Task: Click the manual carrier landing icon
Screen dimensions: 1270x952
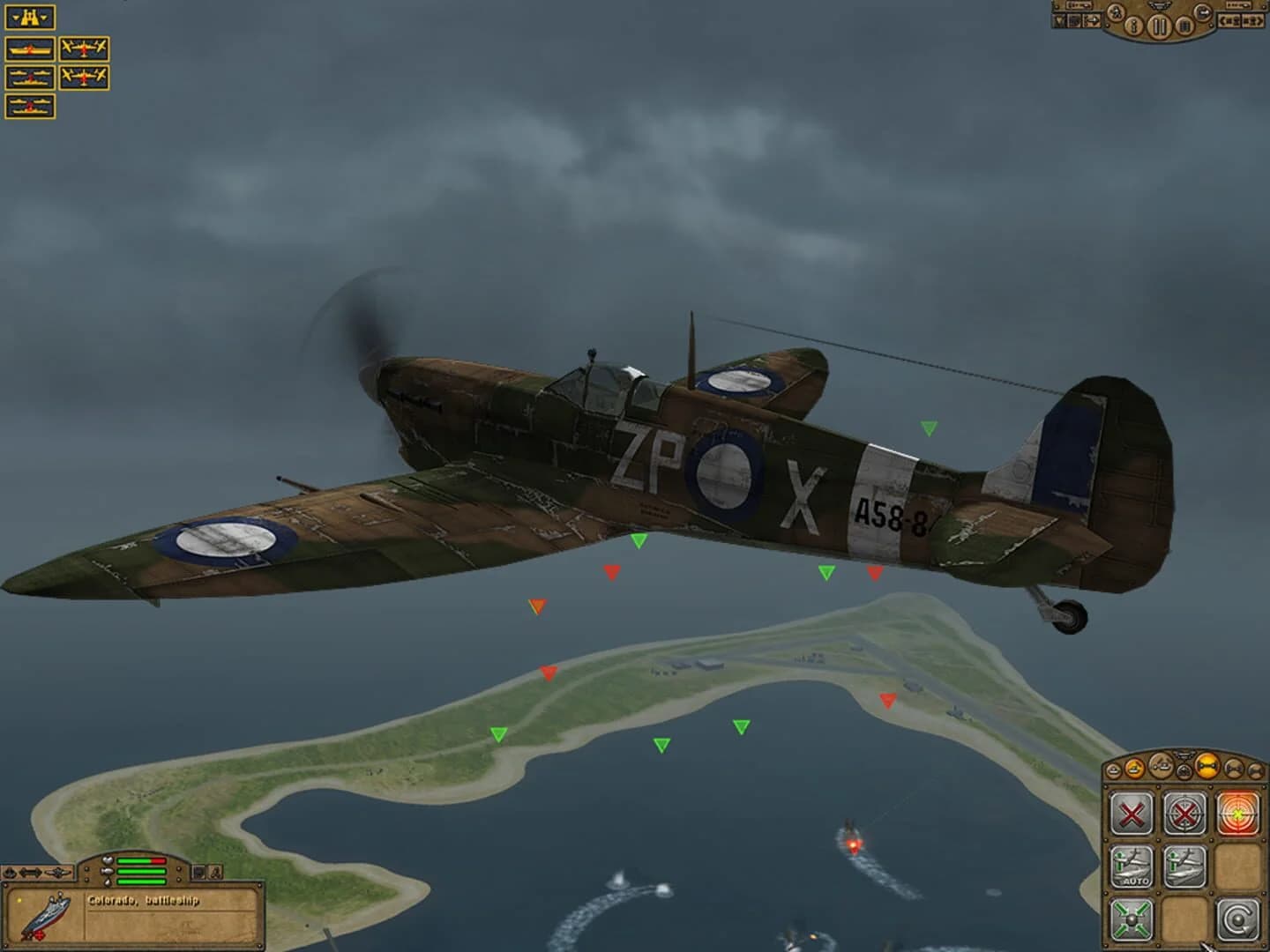Action: (x=1185, y=864)
